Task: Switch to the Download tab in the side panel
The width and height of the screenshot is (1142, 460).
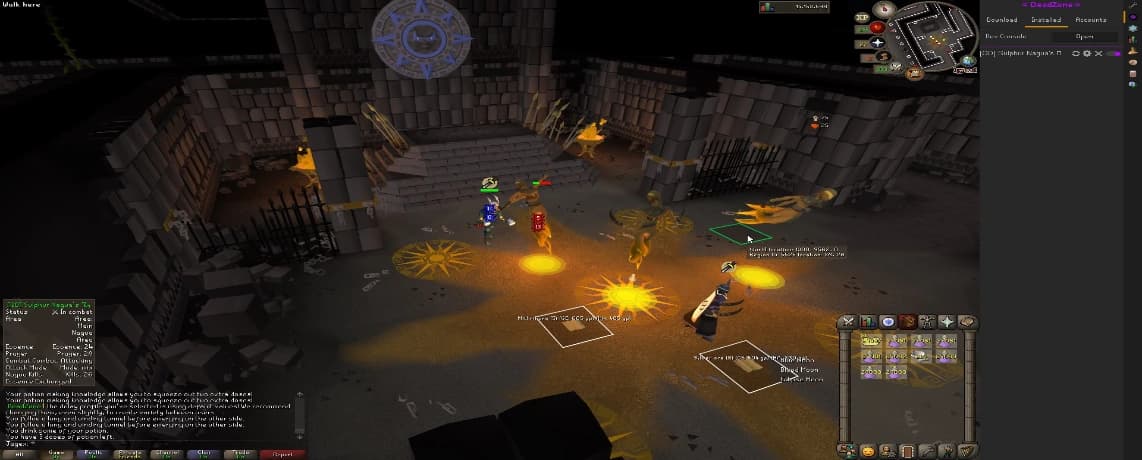Action: pos(1001,19)
